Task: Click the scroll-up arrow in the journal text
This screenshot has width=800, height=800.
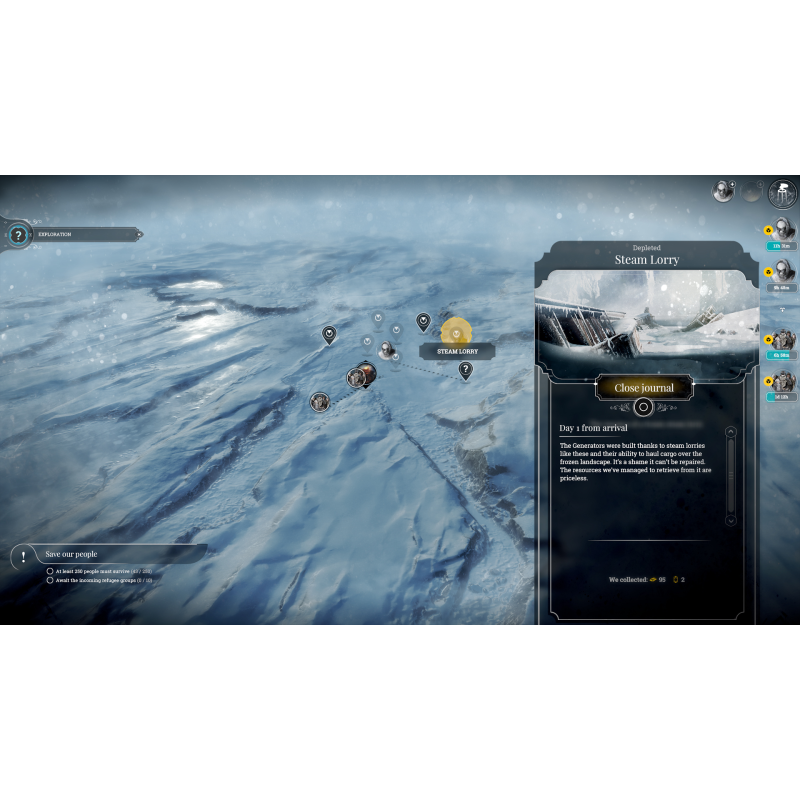Action: pos(730,432)
